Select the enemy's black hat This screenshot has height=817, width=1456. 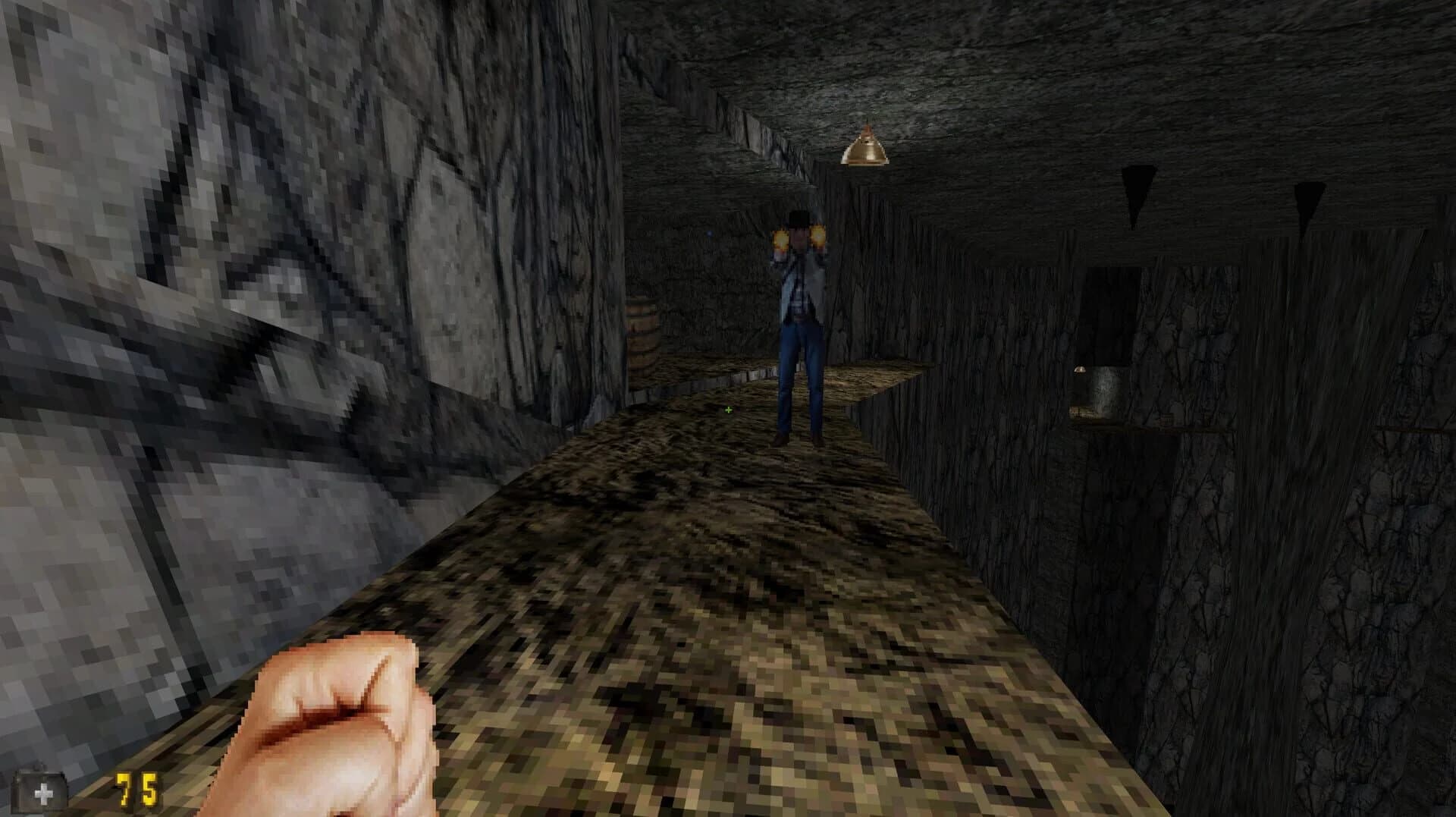[798, 218]
